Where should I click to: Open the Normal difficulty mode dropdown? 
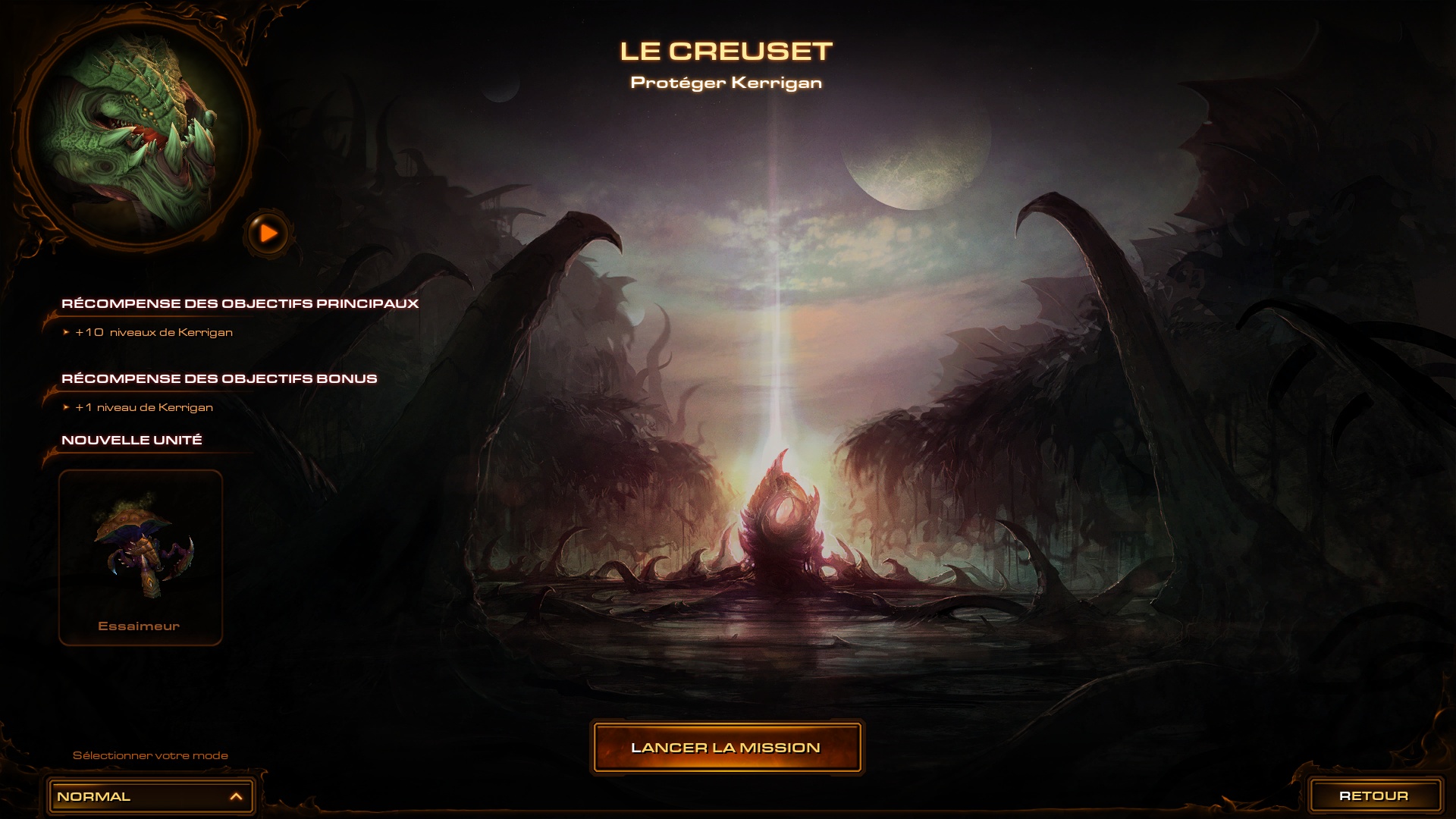(x=150, y=796)
